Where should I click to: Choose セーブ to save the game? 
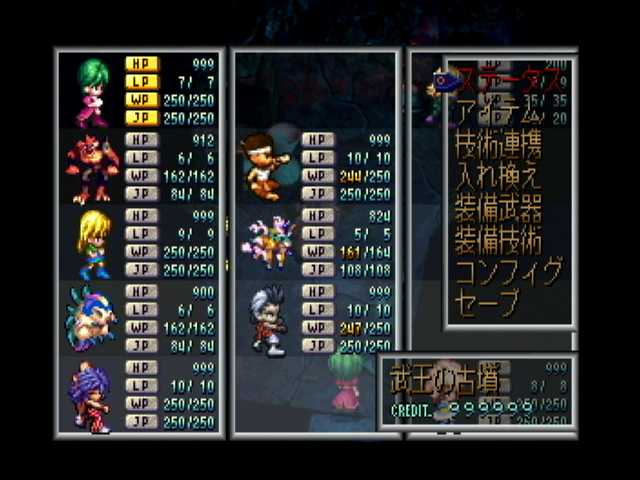click(x=488, y=301)
